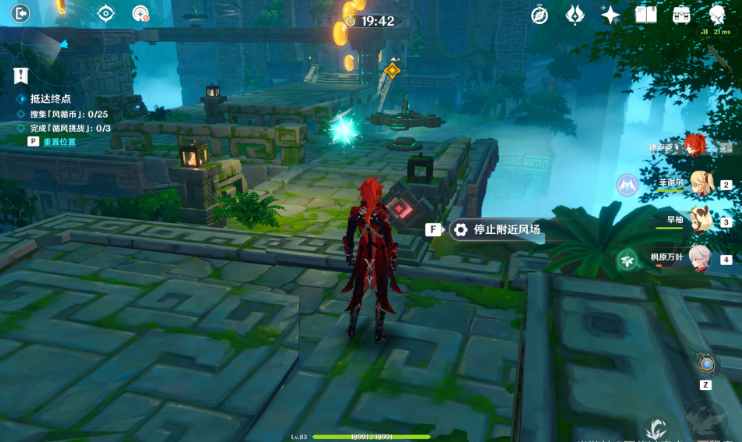Click the green wind glider round icon
This screenshot has width=742, height=442.
coord(627,259)
